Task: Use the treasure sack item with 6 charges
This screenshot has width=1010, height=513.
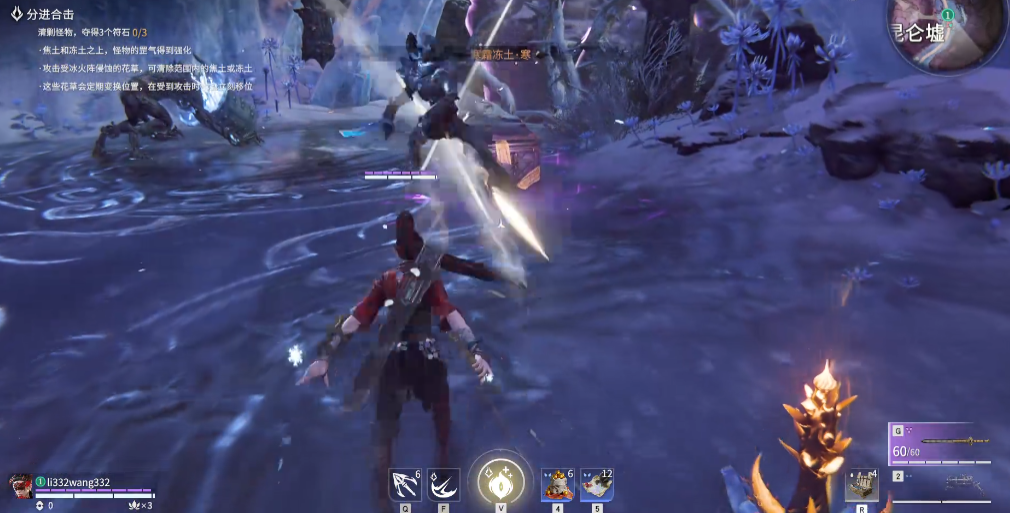Action: [x=557, y=485]
